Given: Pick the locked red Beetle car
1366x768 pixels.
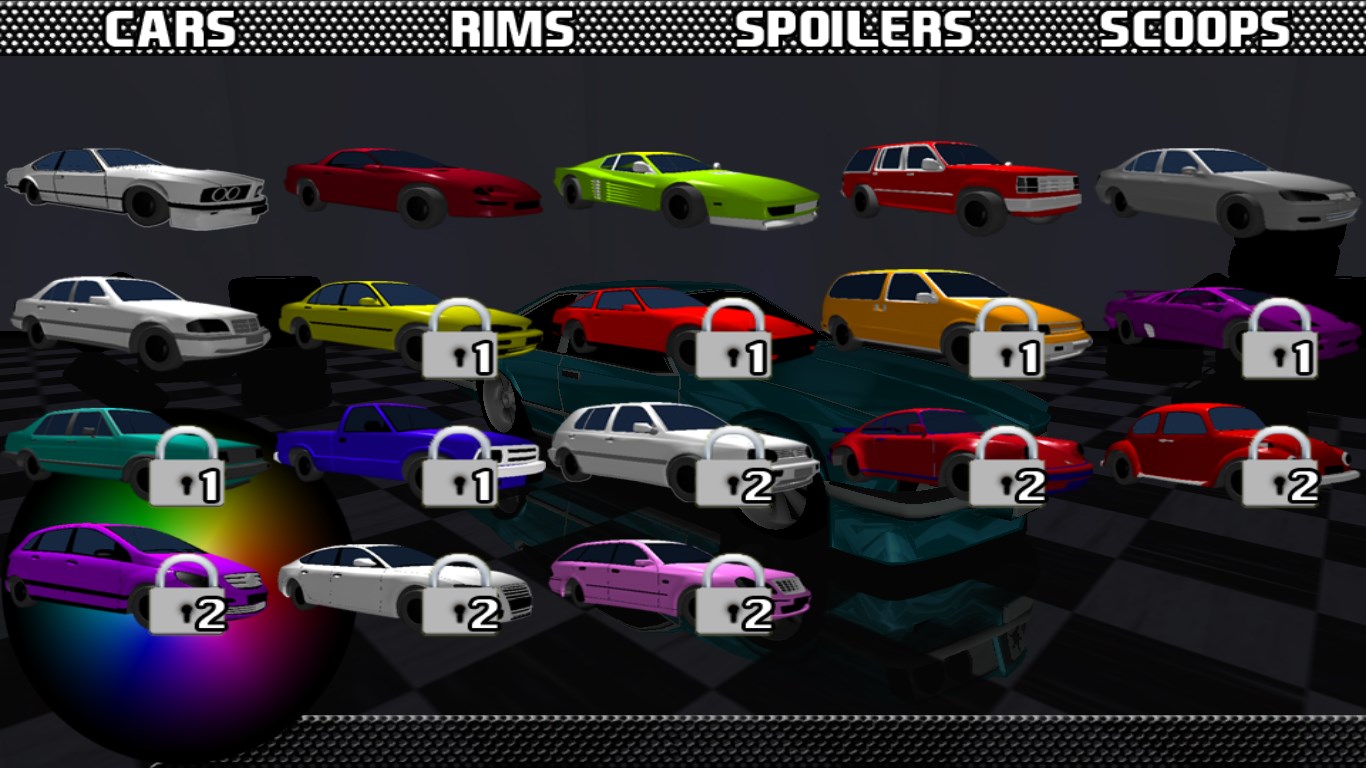Looking at the screenshot, I should 1228,450.
